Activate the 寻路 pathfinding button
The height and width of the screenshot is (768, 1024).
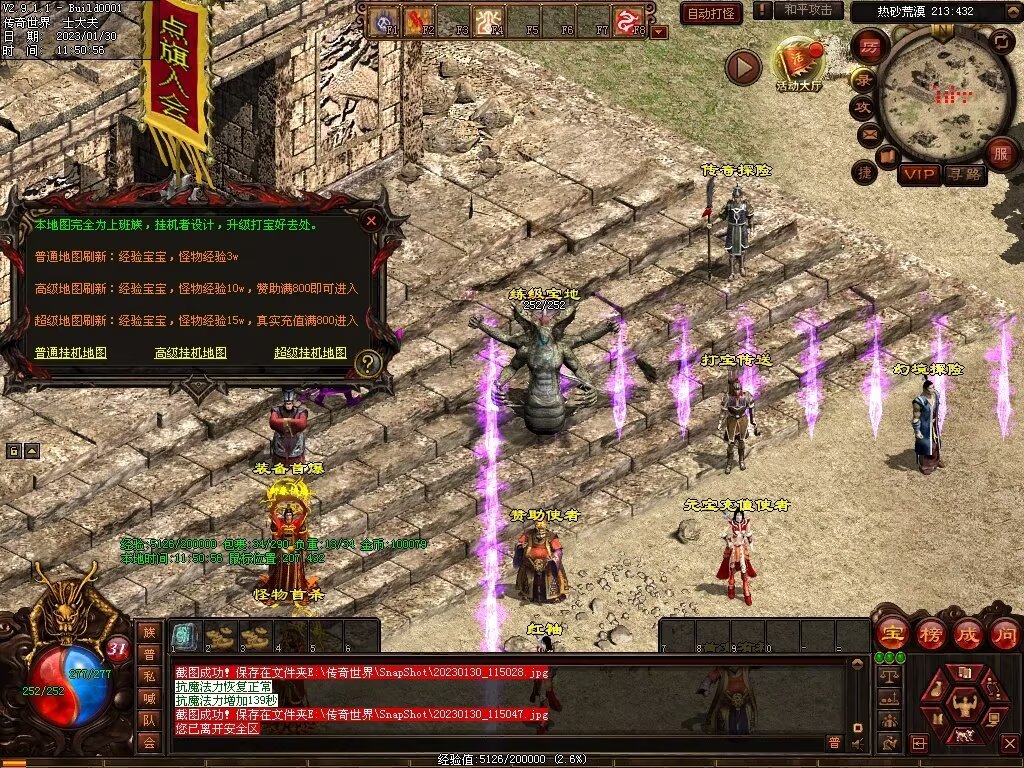point(965,175)
